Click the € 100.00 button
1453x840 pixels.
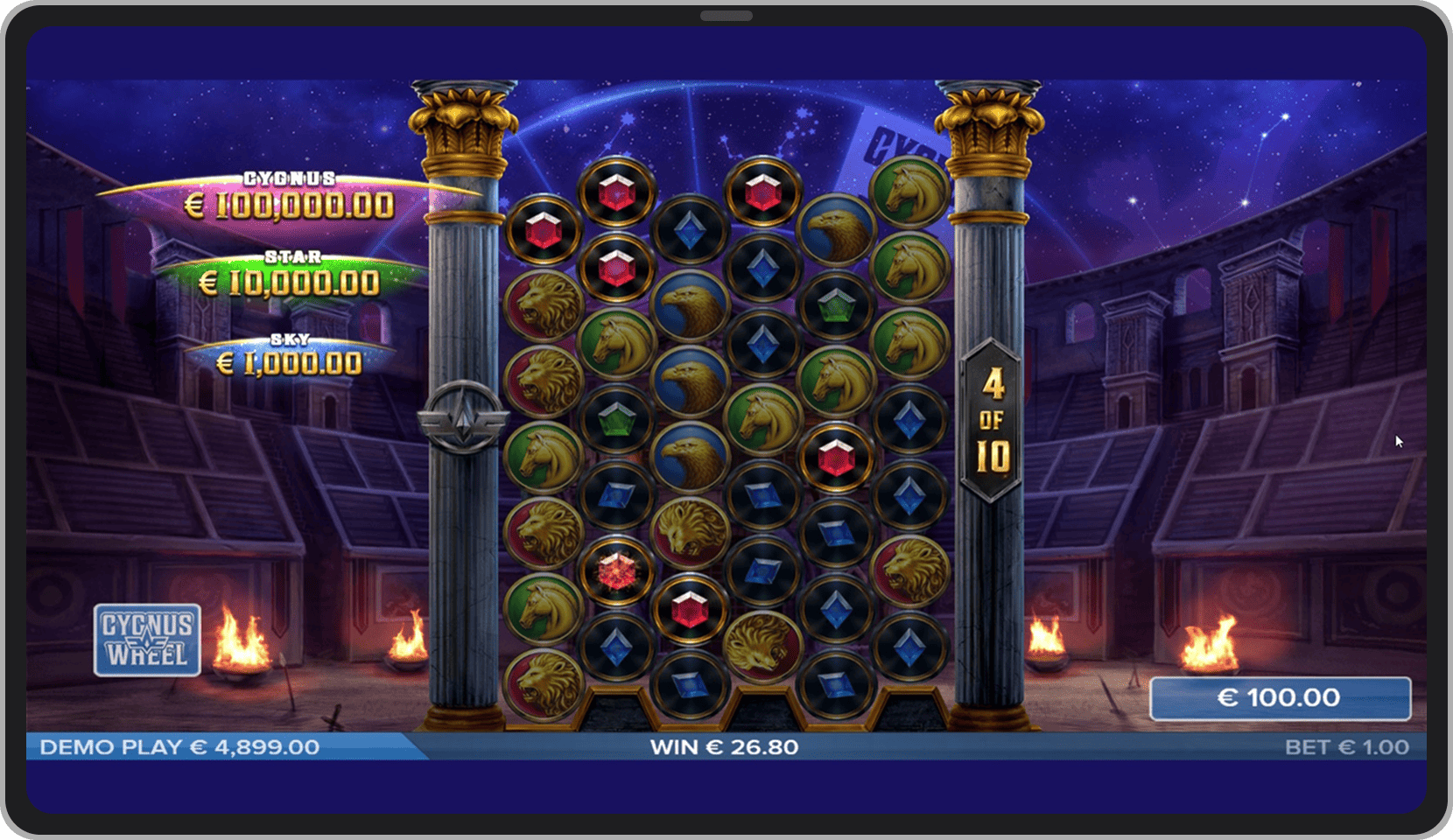coord(1280,697)
